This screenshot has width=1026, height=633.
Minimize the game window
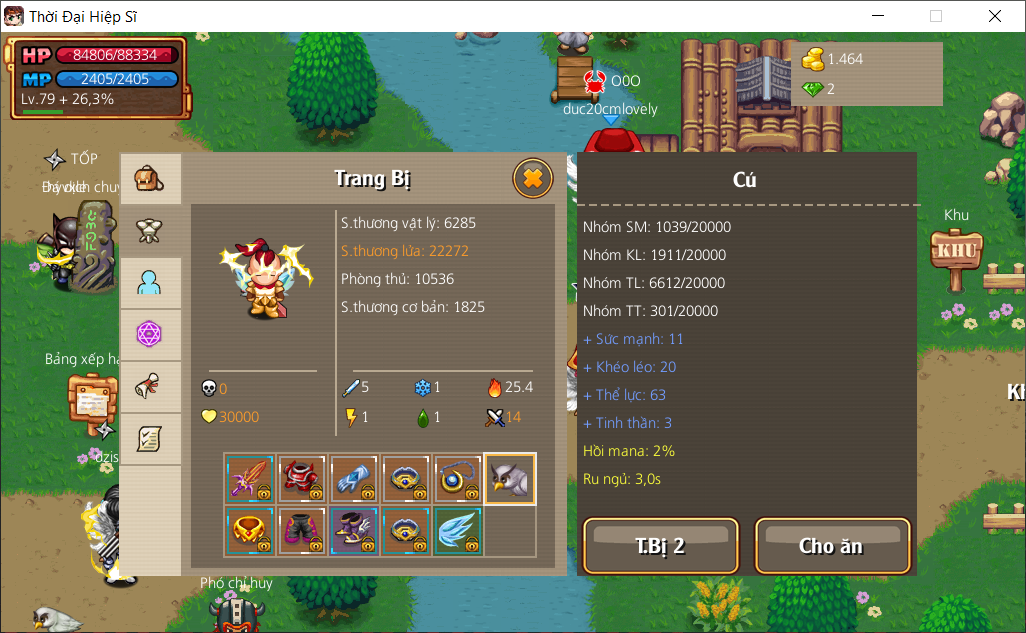[878, 16]
